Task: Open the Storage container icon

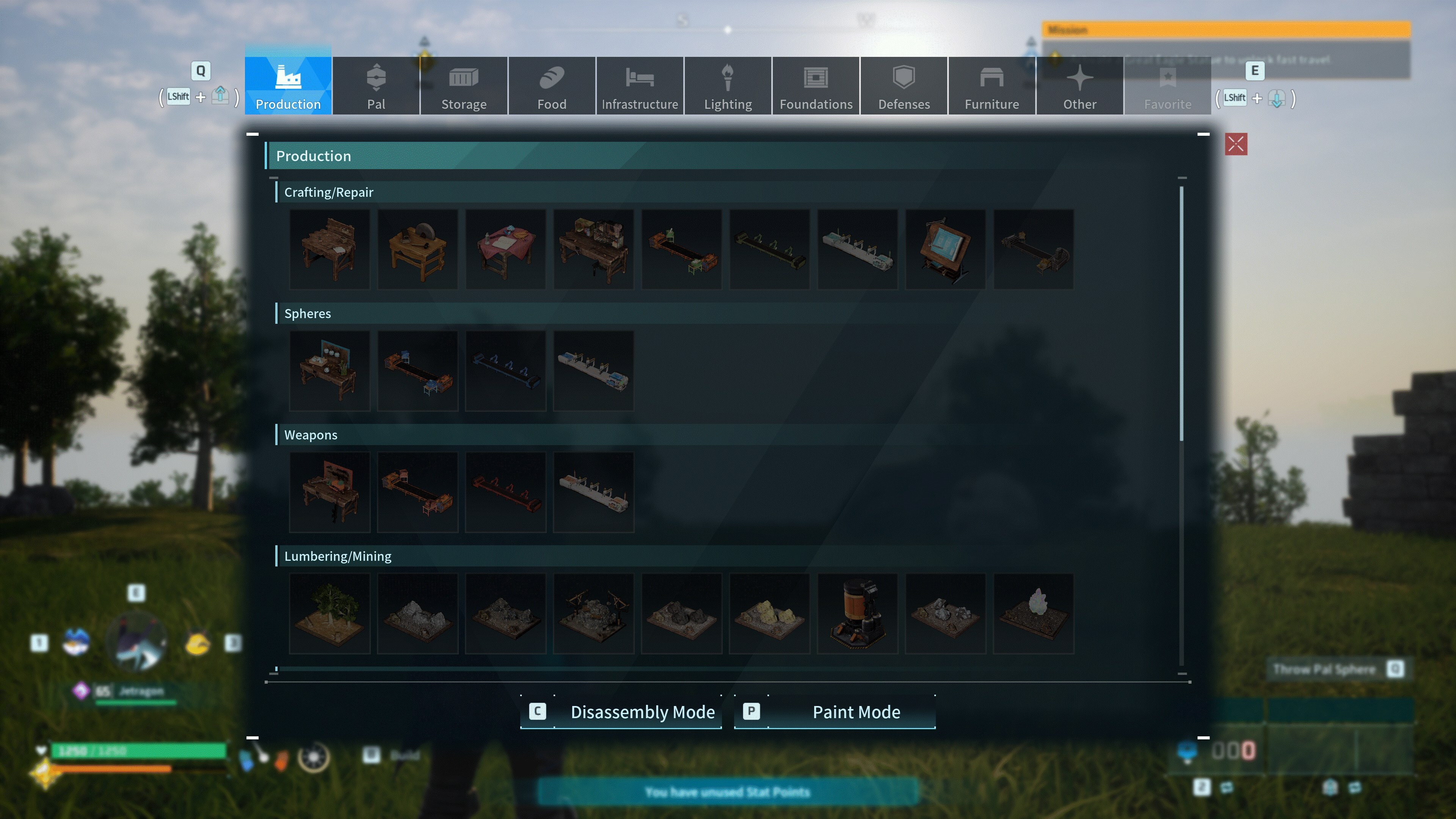Action: [463, 85]
